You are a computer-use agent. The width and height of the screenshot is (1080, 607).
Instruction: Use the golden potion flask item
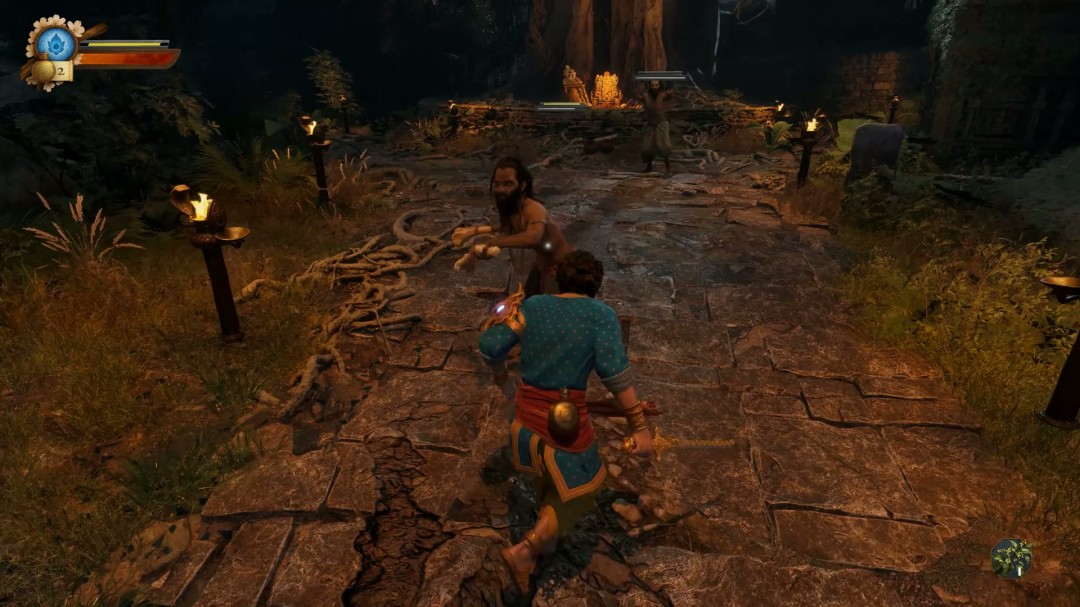(44, 71)
